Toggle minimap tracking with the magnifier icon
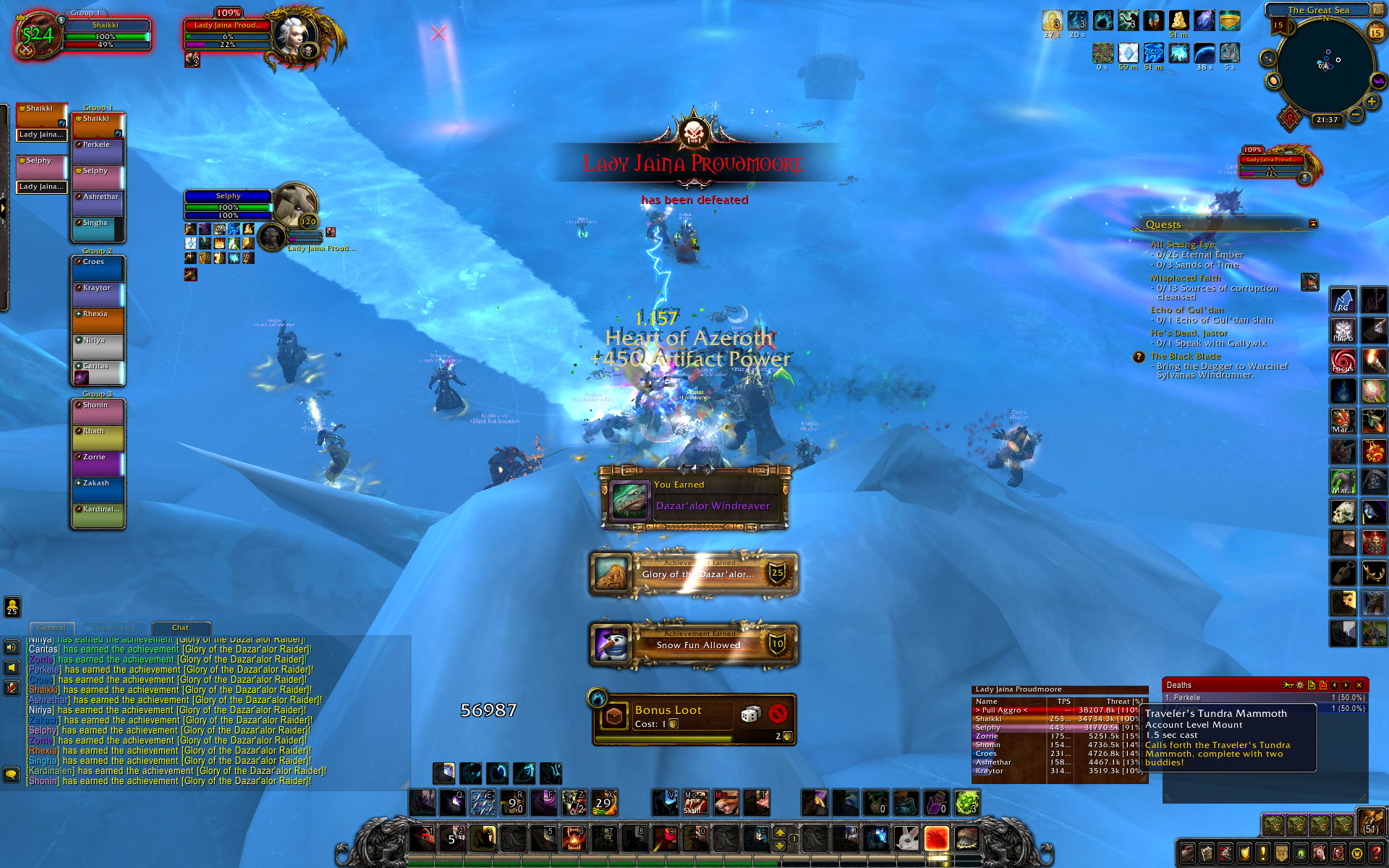 click(x=1267, y=56)
